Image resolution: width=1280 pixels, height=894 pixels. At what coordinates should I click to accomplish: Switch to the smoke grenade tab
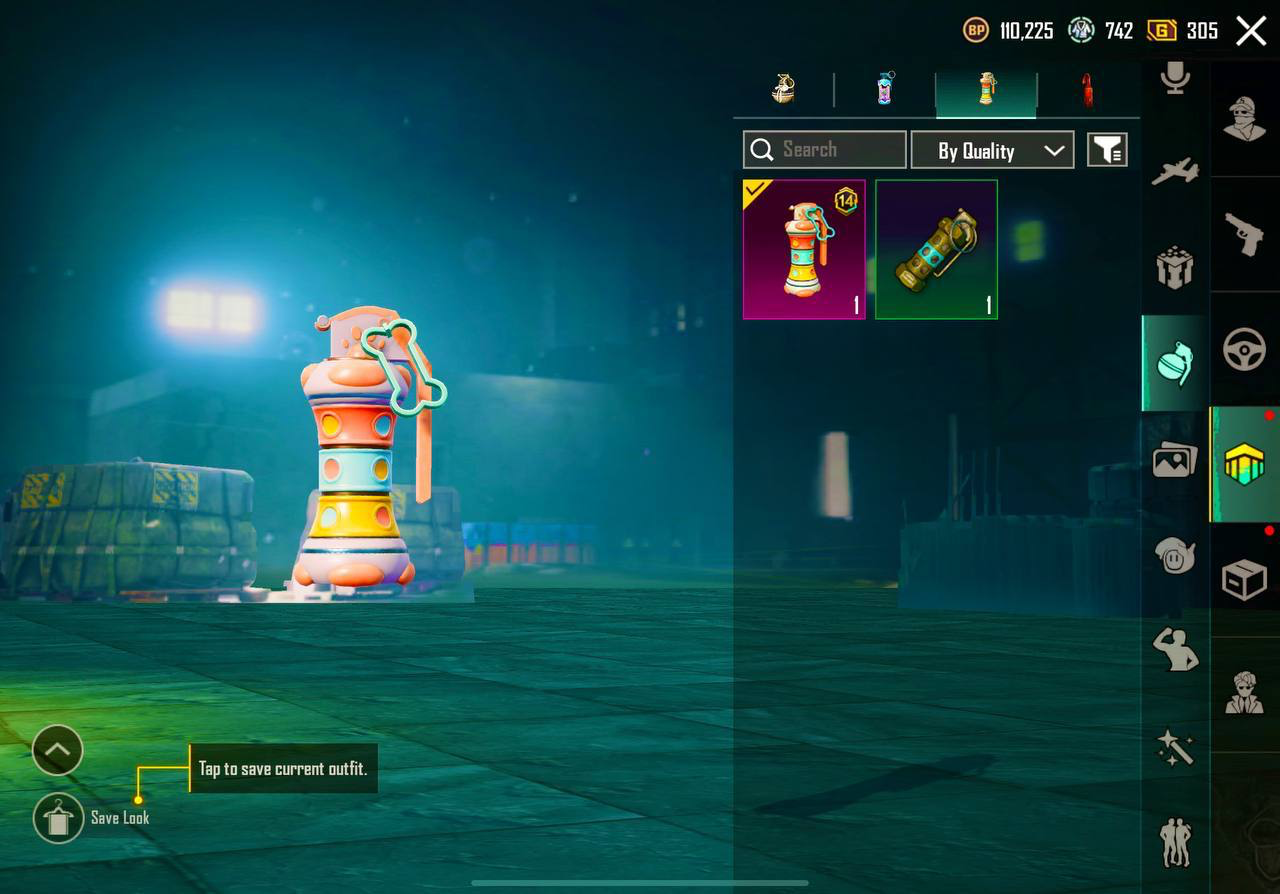885,89
